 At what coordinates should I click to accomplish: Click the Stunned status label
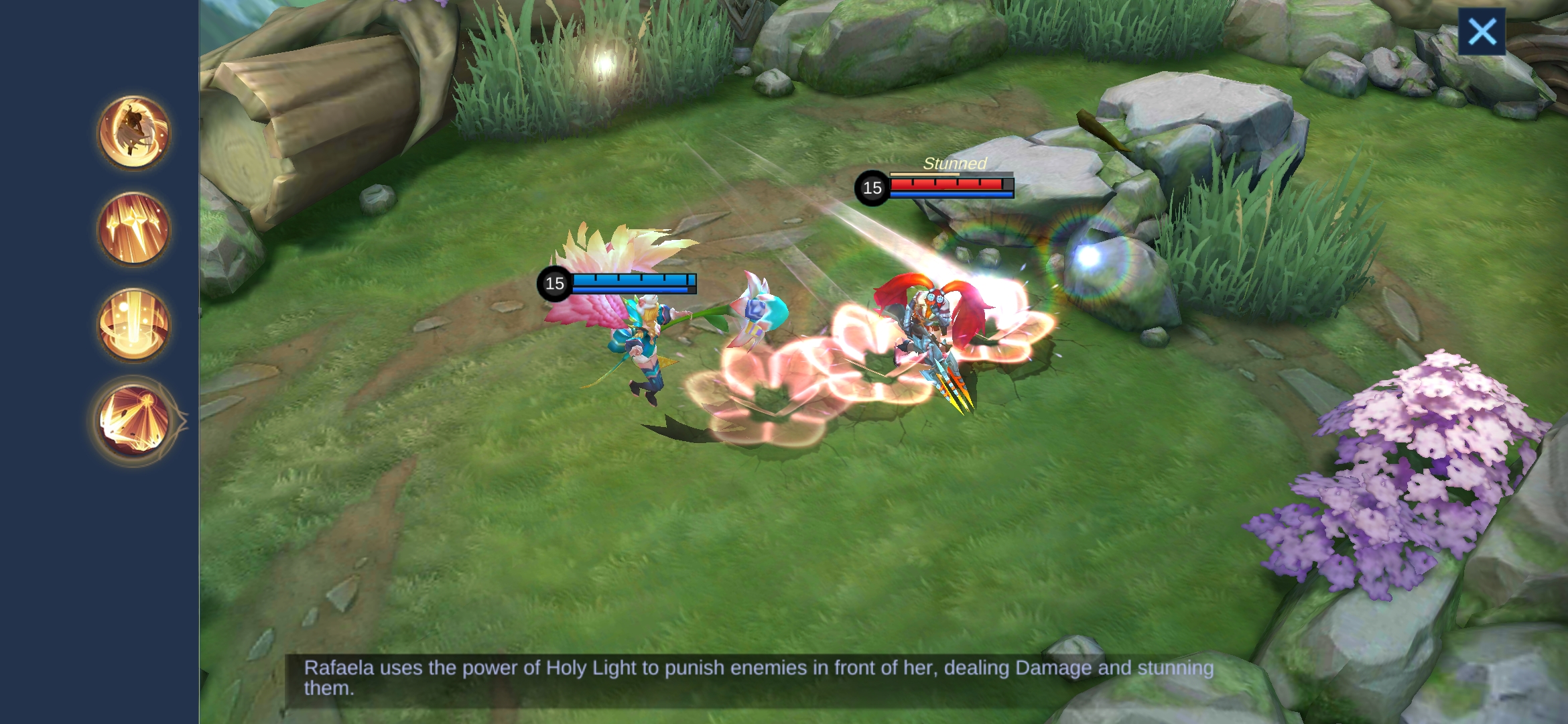tap(954, 162)
